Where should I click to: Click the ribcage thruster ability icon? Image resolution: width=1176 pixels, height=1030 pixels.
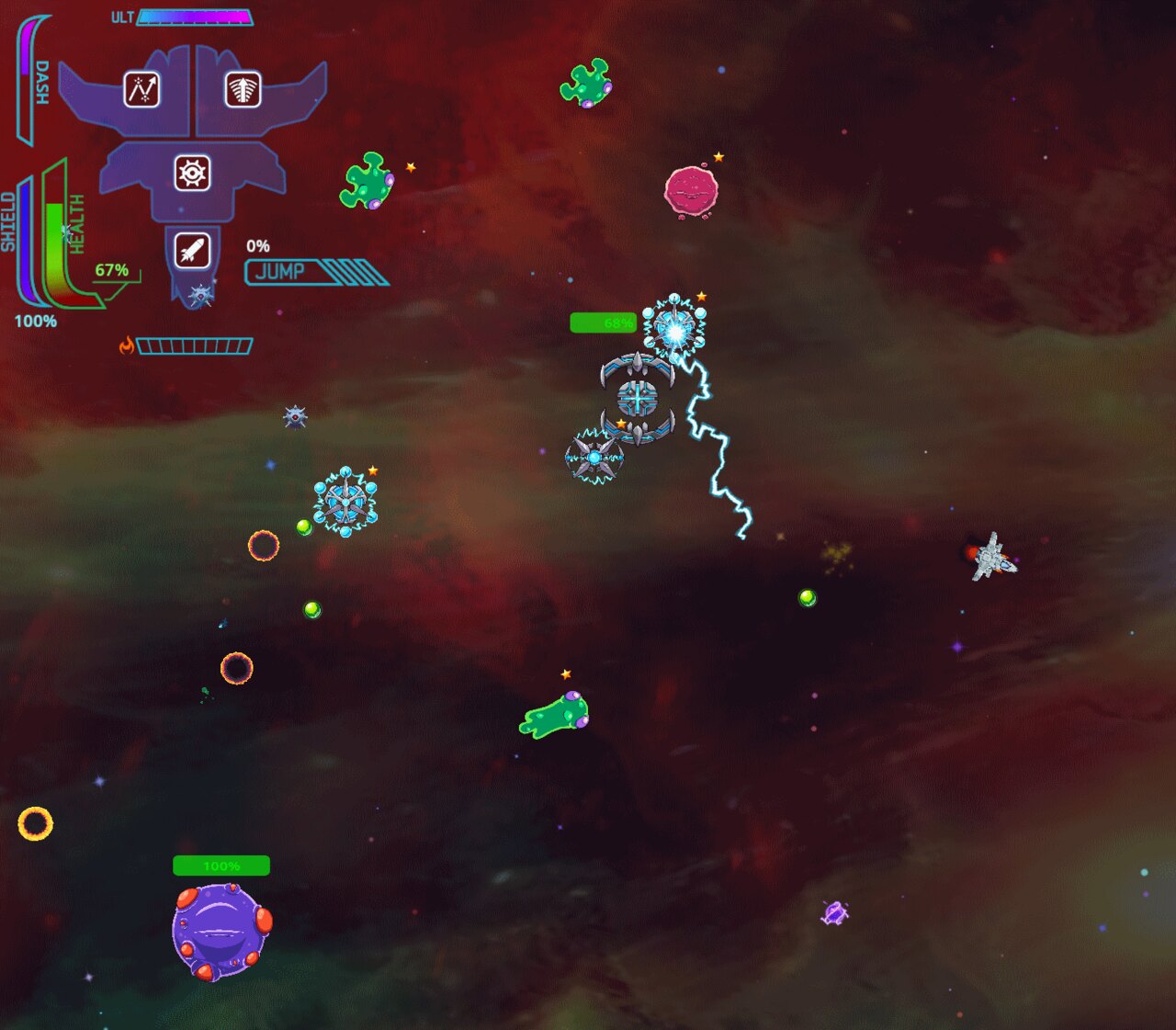pyautogui.click(x=243, y=90)
